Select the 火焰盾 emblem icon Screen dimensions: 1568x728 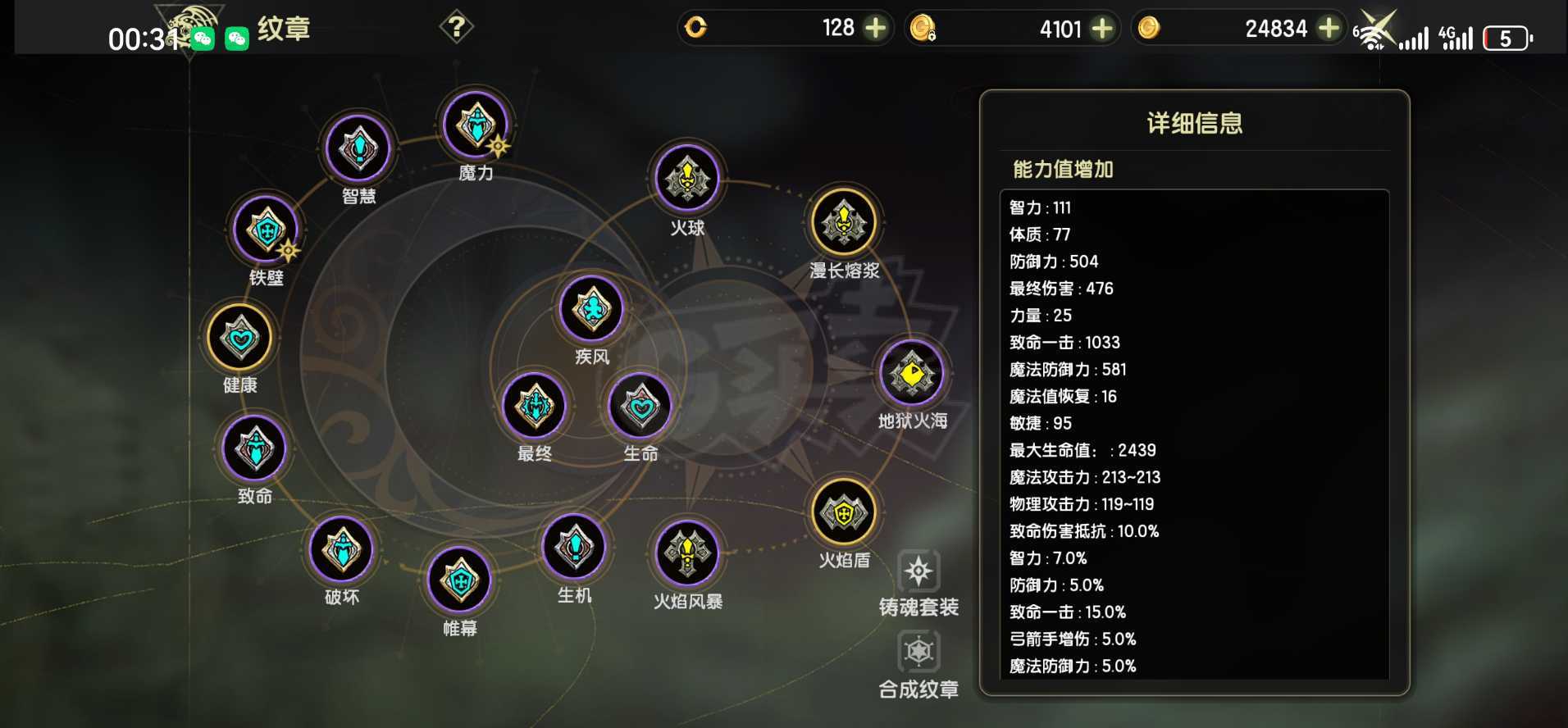(x=843, y=512)
